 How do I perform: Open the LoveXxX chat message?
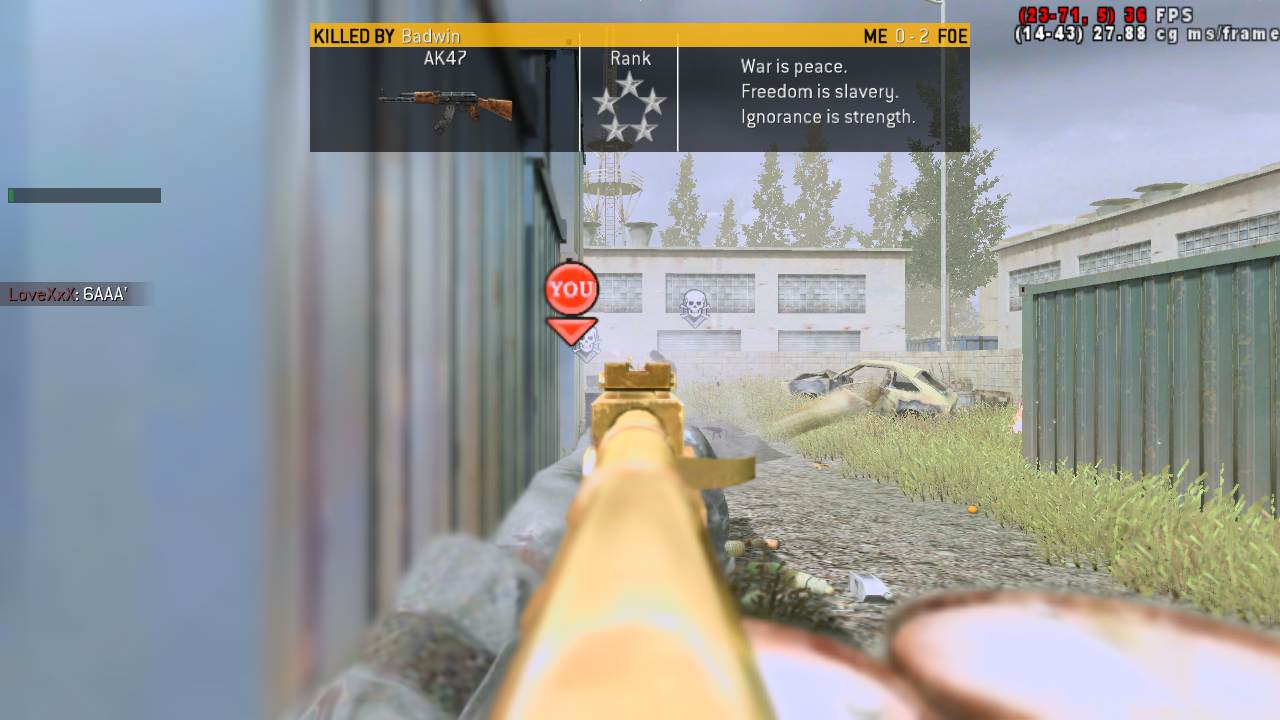[x=68, y=294]
